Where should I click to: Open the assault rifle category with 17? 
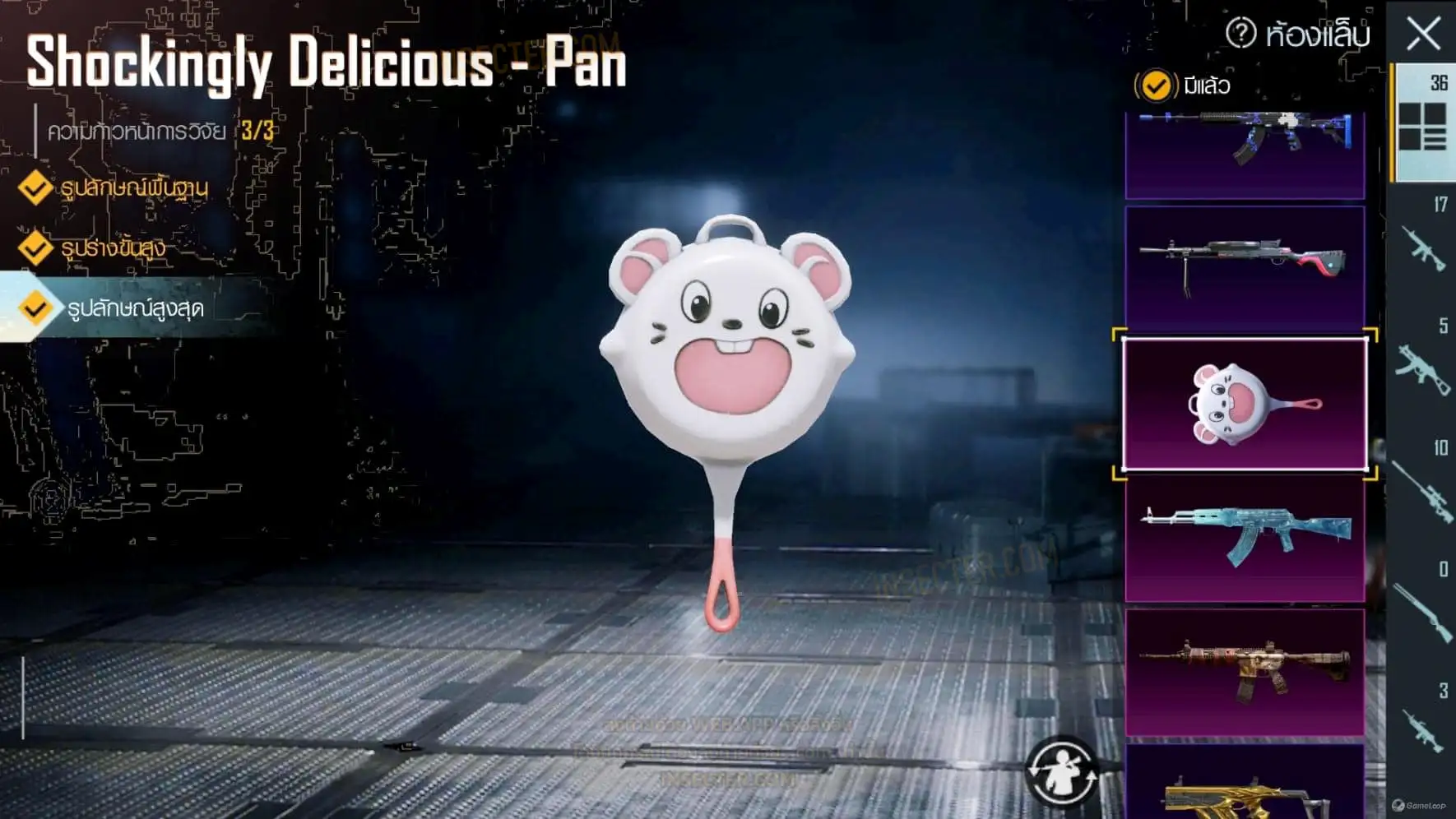click(x=1423, y=243)
